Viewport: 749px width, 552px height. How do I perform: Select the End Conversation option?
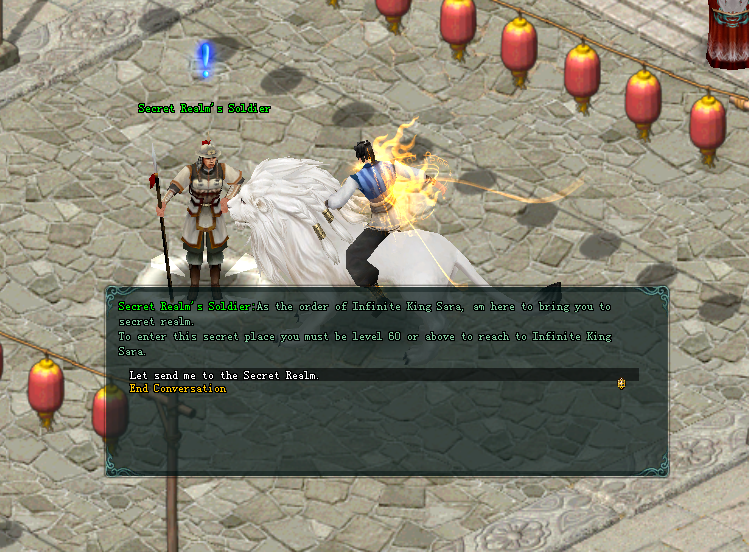click(x=178, y=389)
